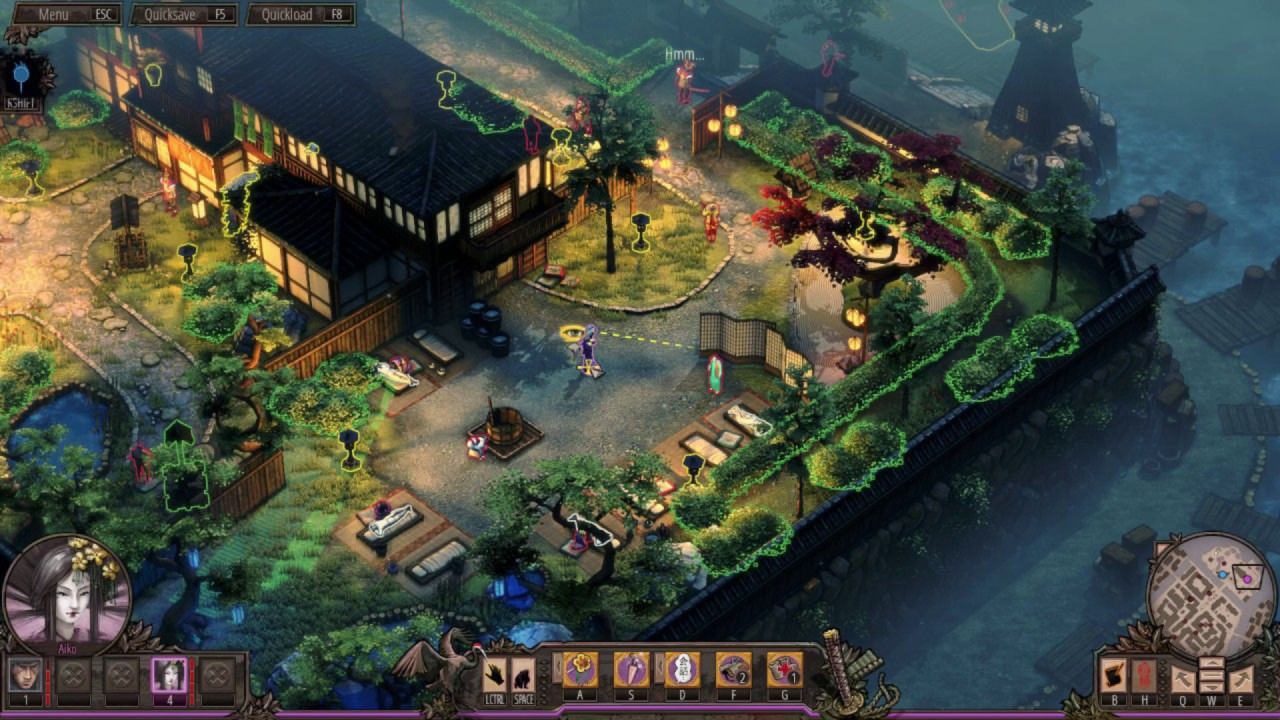Open the Menu button
Viewport: 1280px width, 720px height.
(x=65, y=15)
